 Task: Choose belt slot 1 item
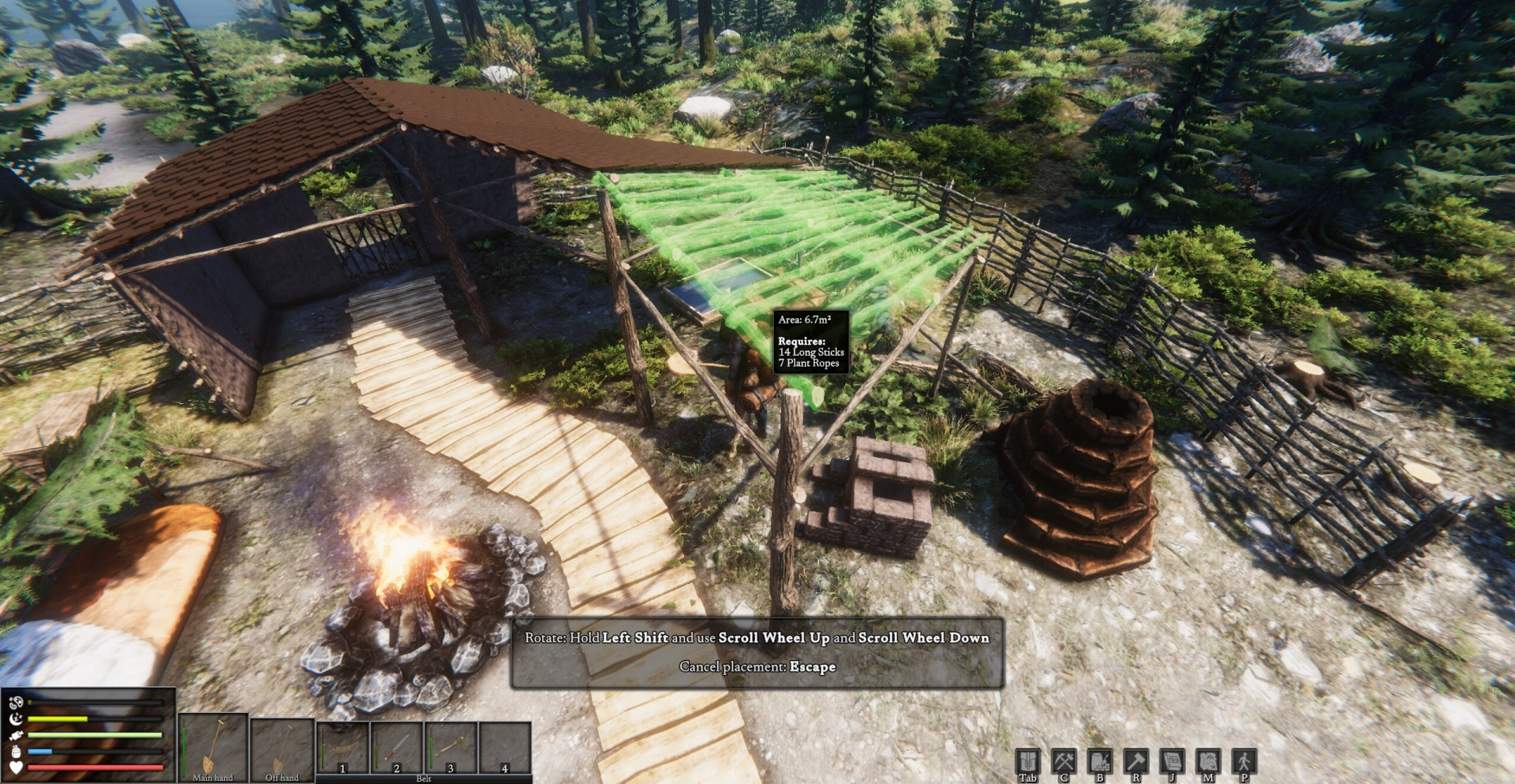342,747
